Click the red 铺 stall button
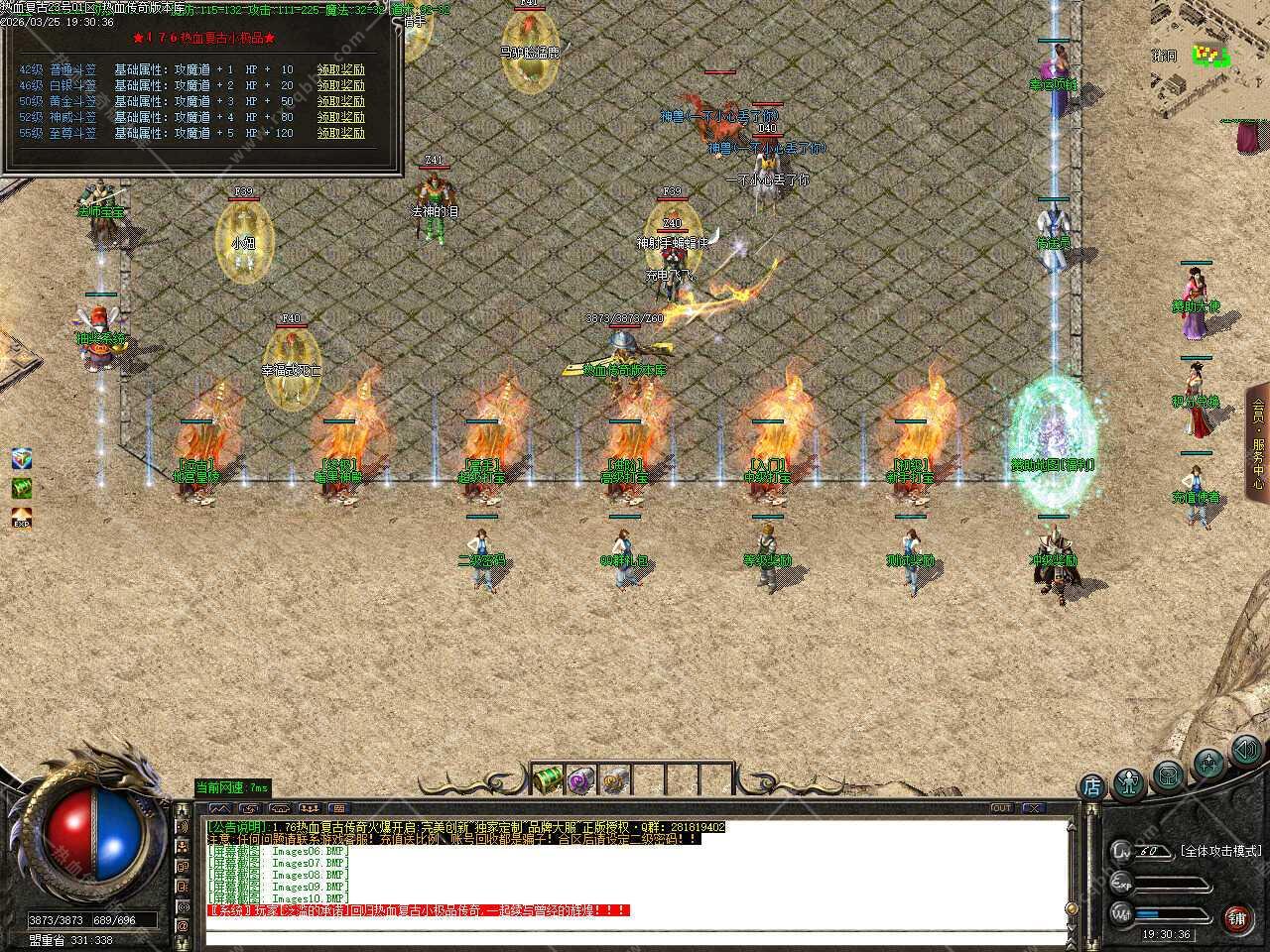 1236,917
